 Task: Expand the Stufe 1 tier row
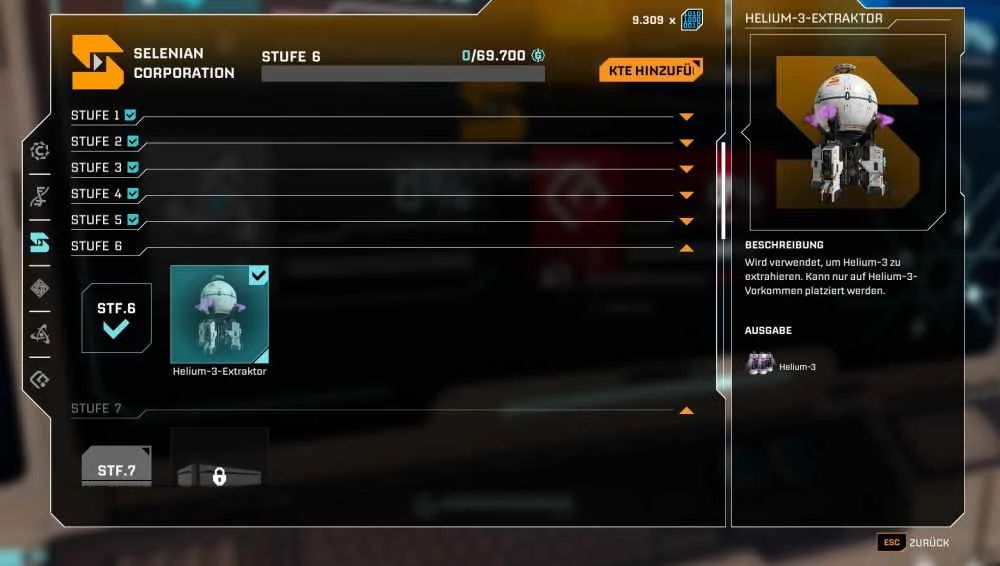686,116
